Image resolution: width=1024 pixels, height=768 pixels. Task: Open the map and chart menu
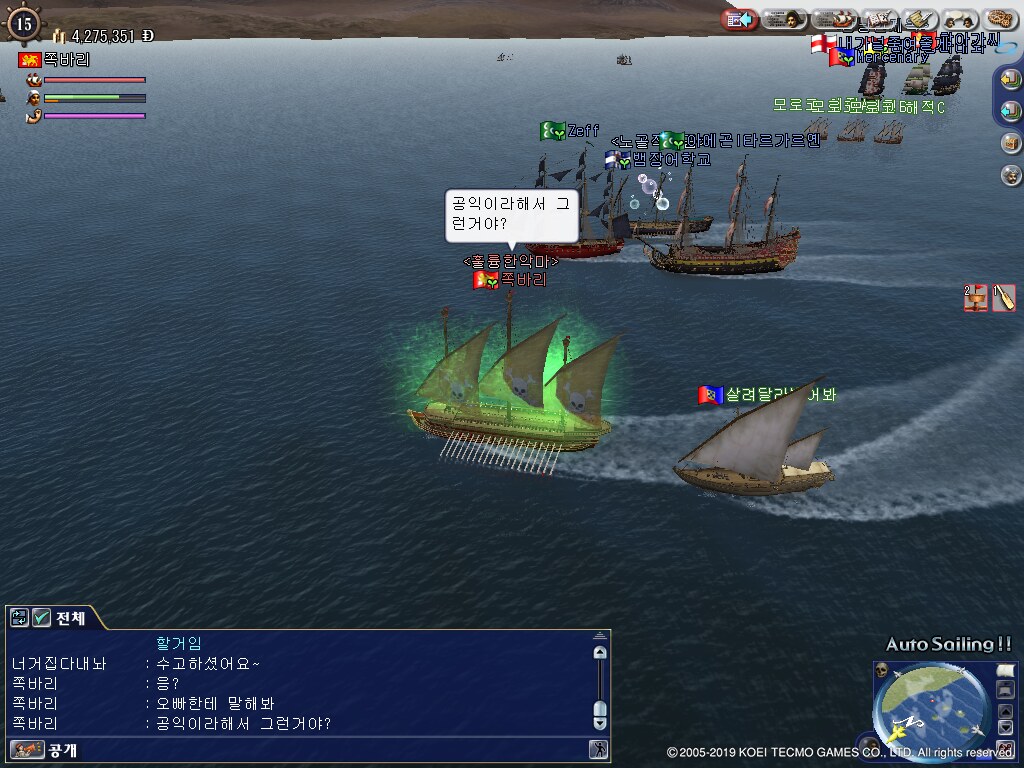880,19
